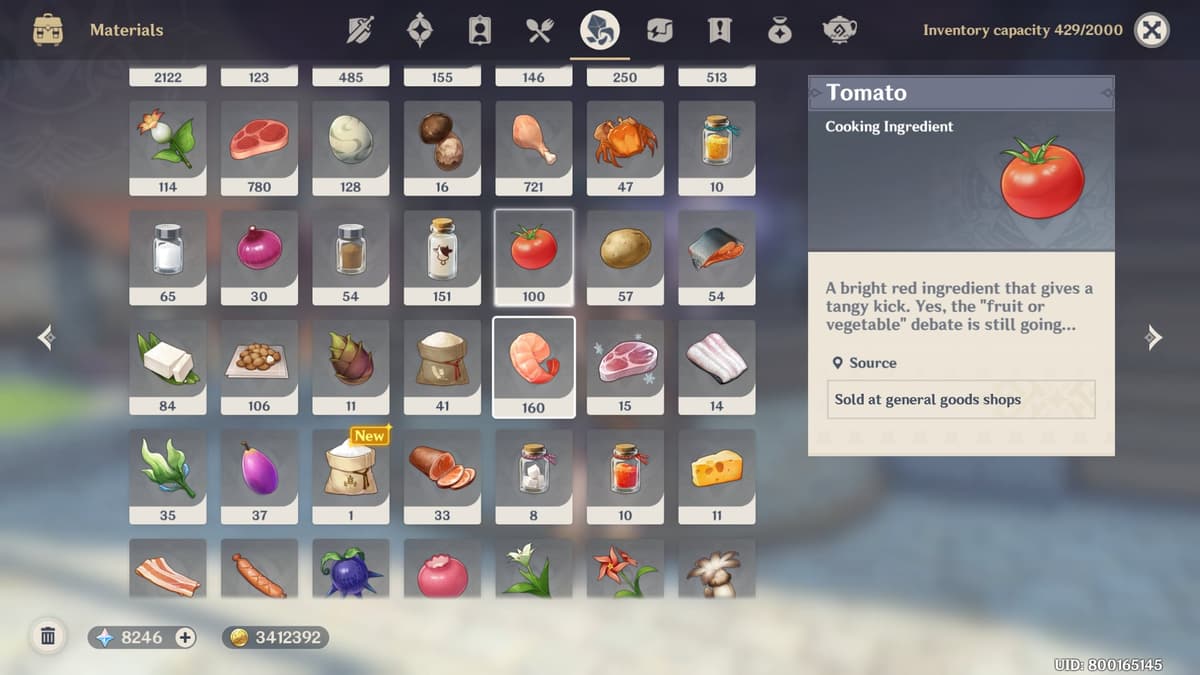This screenshot has width=1200, height=675.
Task: Select the flour sack marked New
Action: click(351, 476)
